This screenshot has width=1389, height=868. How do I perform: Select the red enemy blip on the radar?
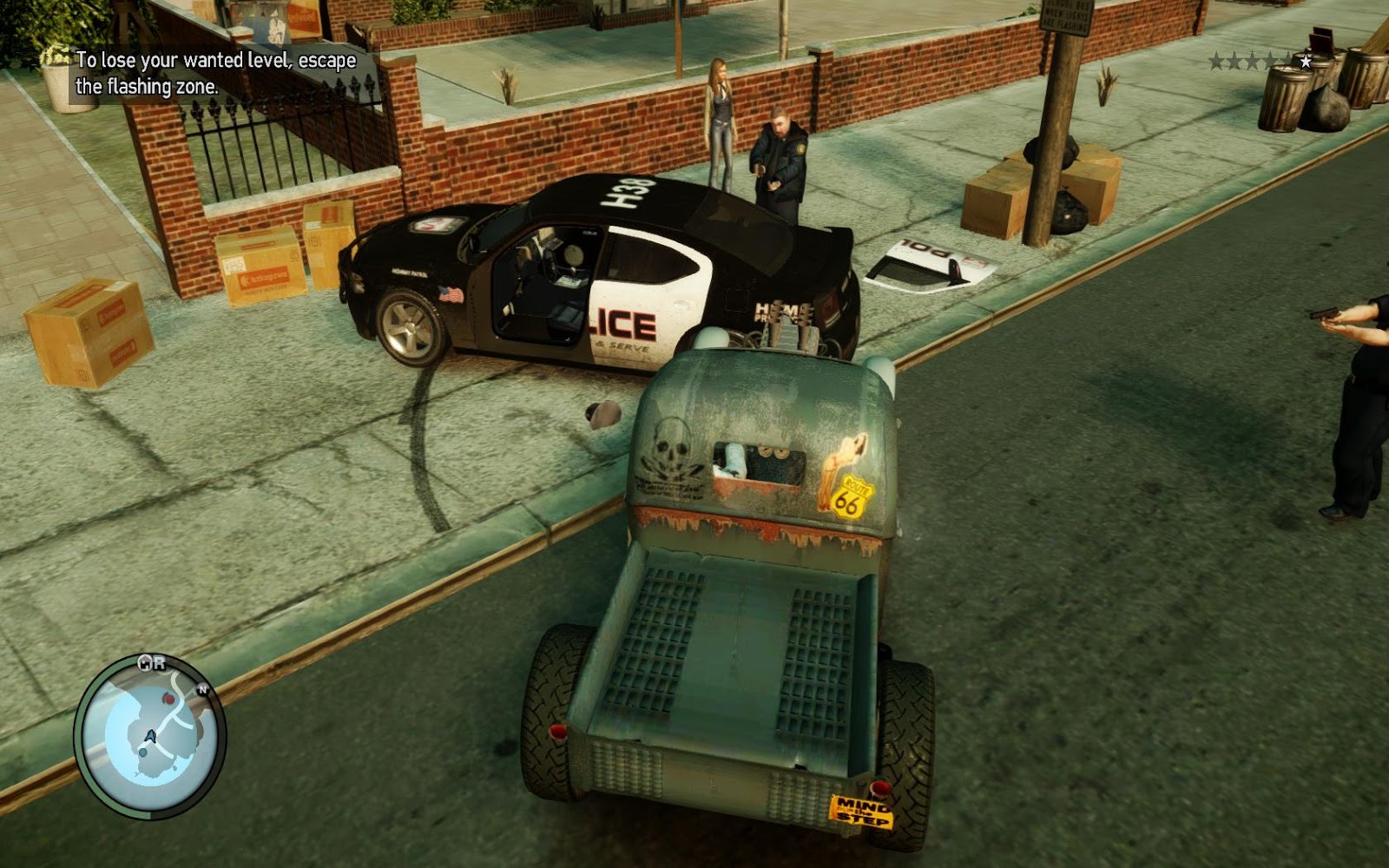point(168,699)
